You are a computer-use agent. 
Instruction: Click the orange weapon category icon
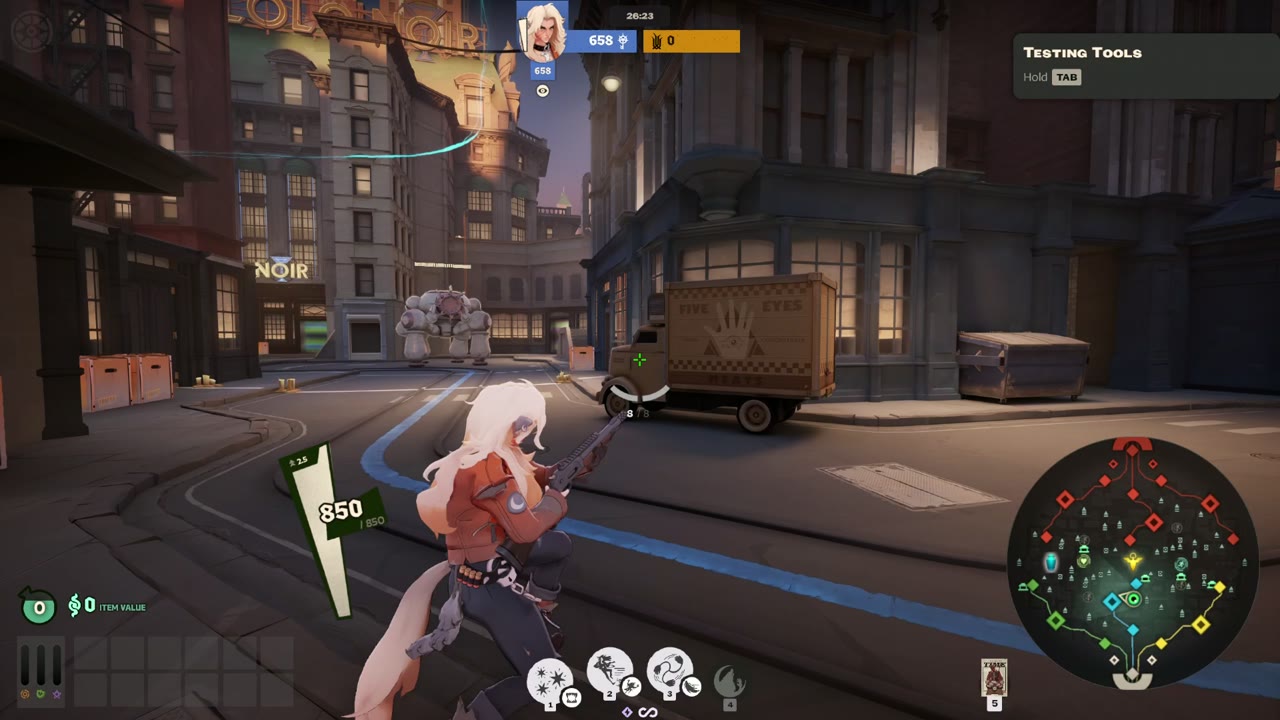pos(24,693)
